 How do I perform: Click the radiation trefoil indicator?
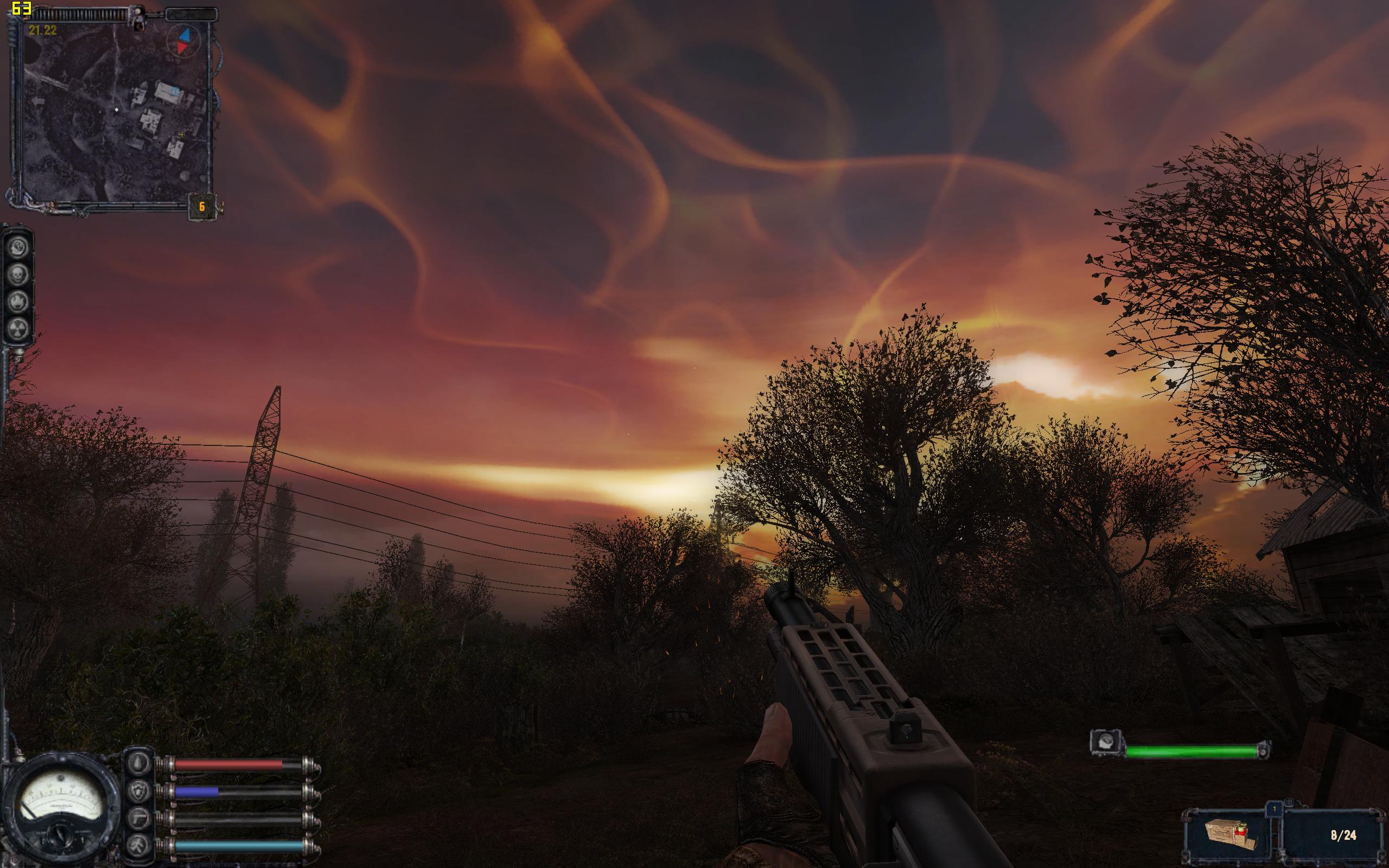(x=18, y=328)
